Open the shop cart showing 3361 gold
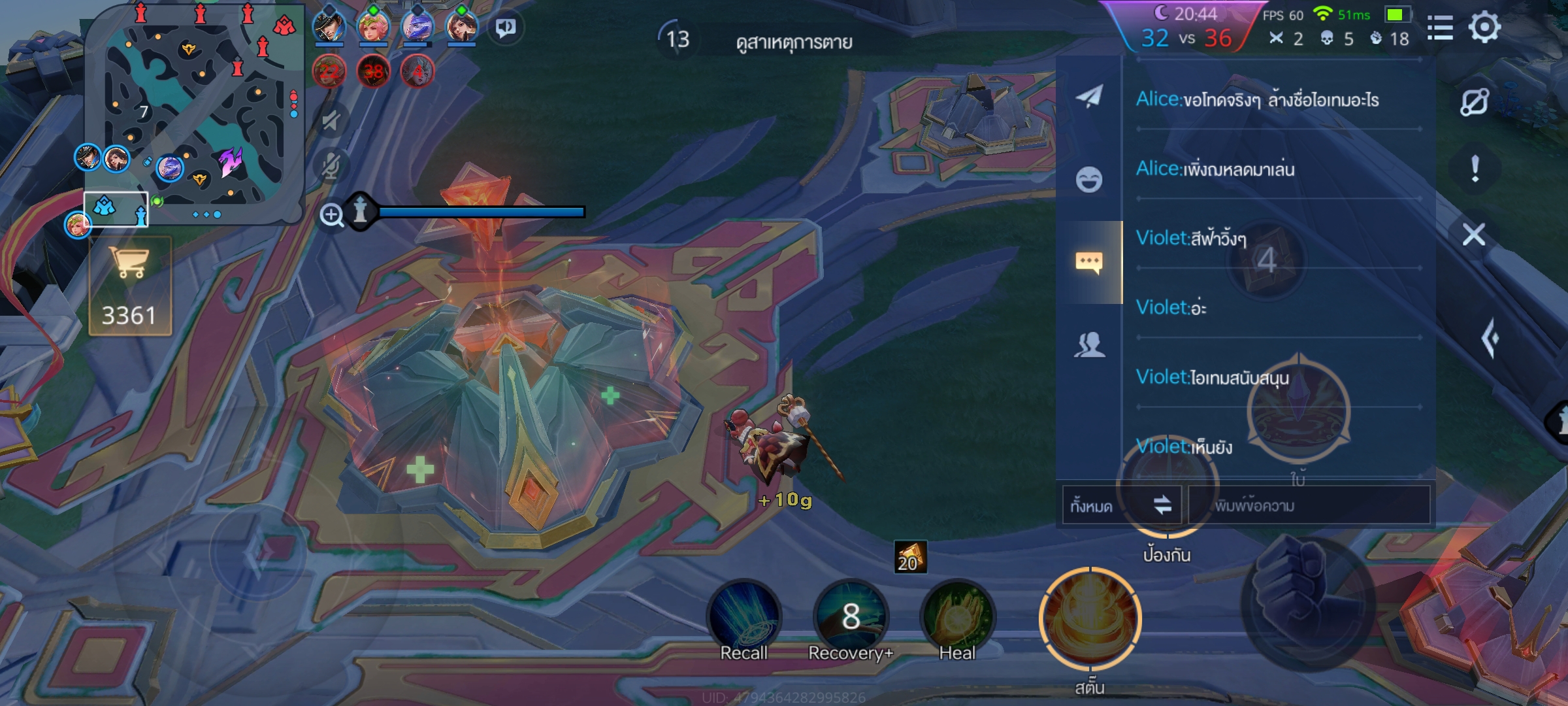The image size is (1568, 706). coord(130,286)
